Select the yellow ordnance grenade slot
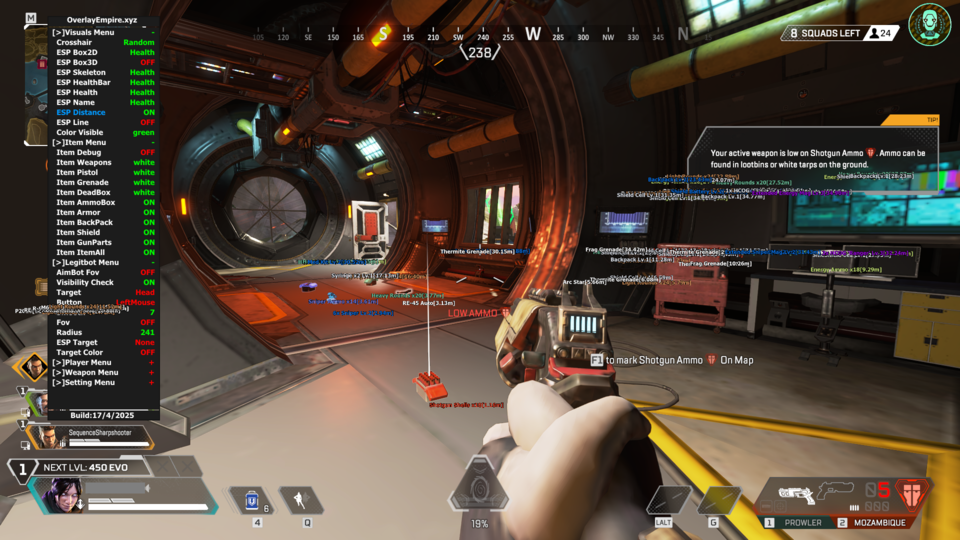The width and height of the screenshot is (960, 540). coord(716,500)
